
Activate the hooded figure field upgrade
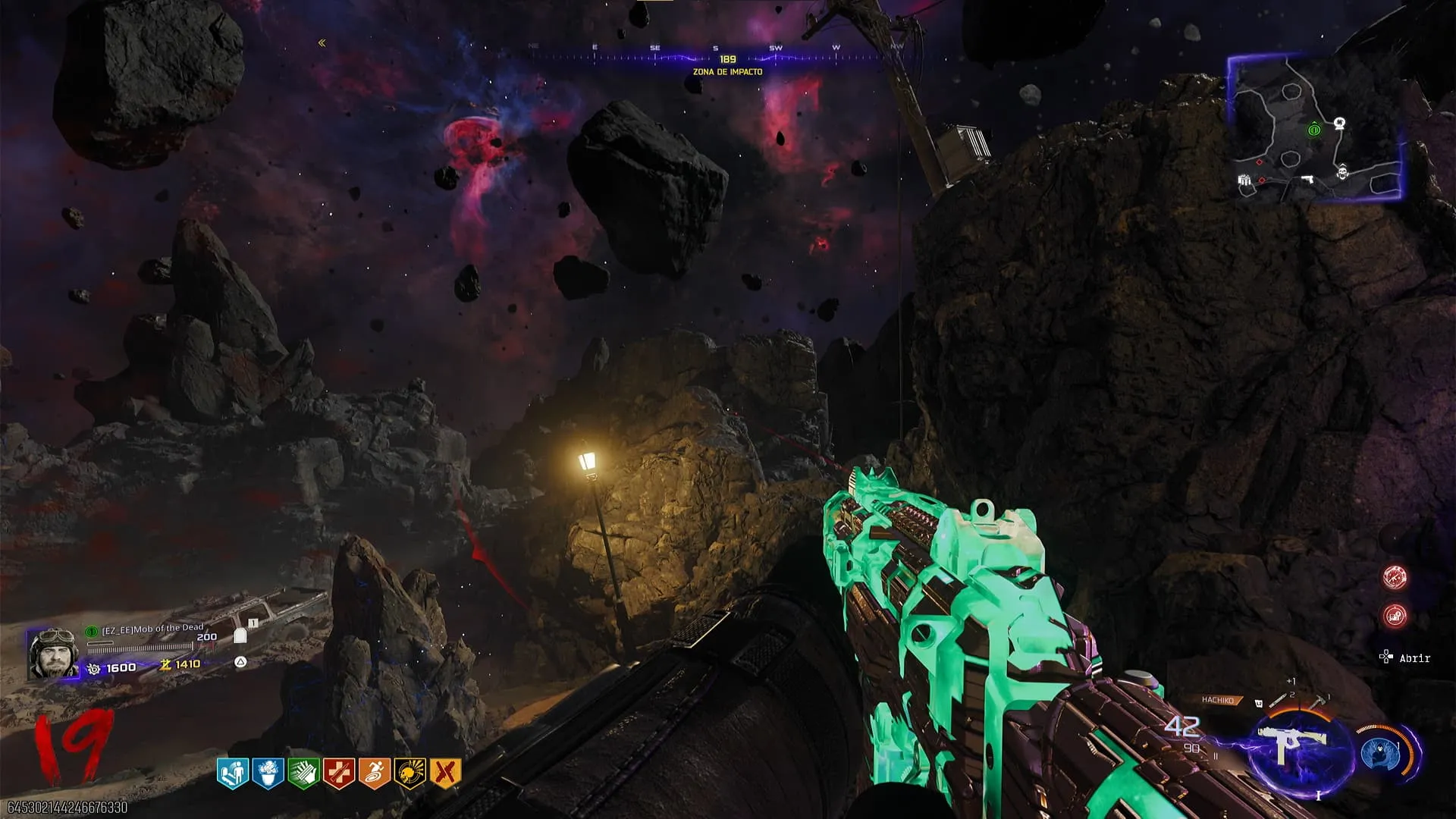pyautogui.click(x=1379, y=752)
